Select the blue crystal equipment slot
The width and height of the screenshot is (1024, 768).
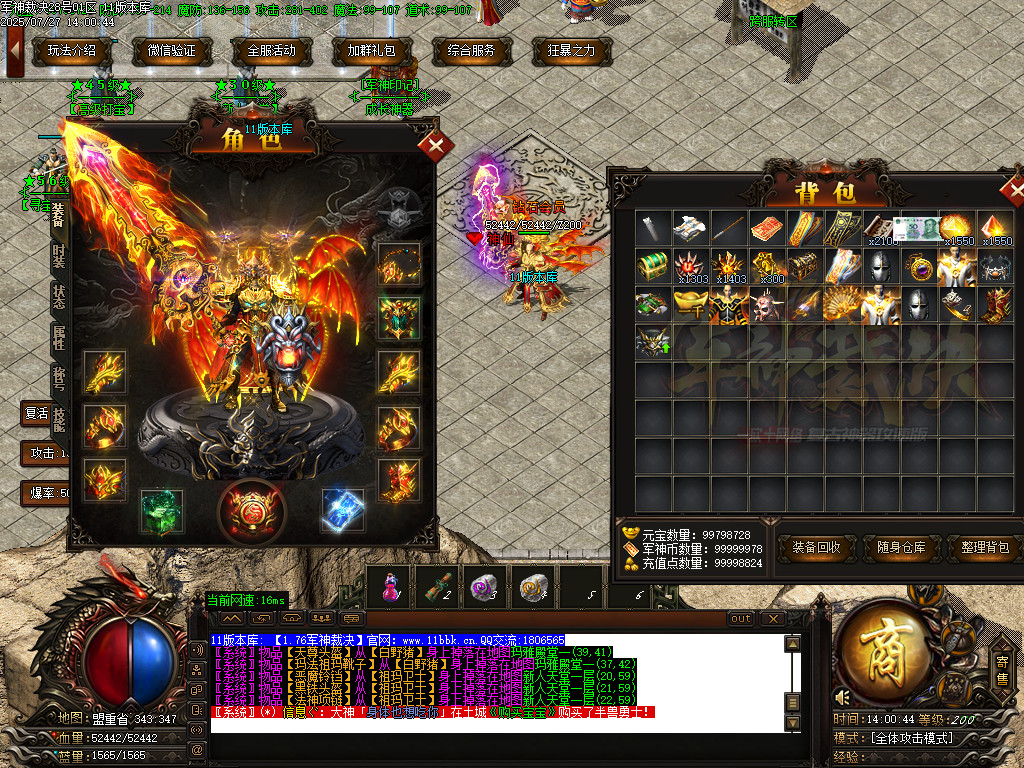click(x=342, y=510)
